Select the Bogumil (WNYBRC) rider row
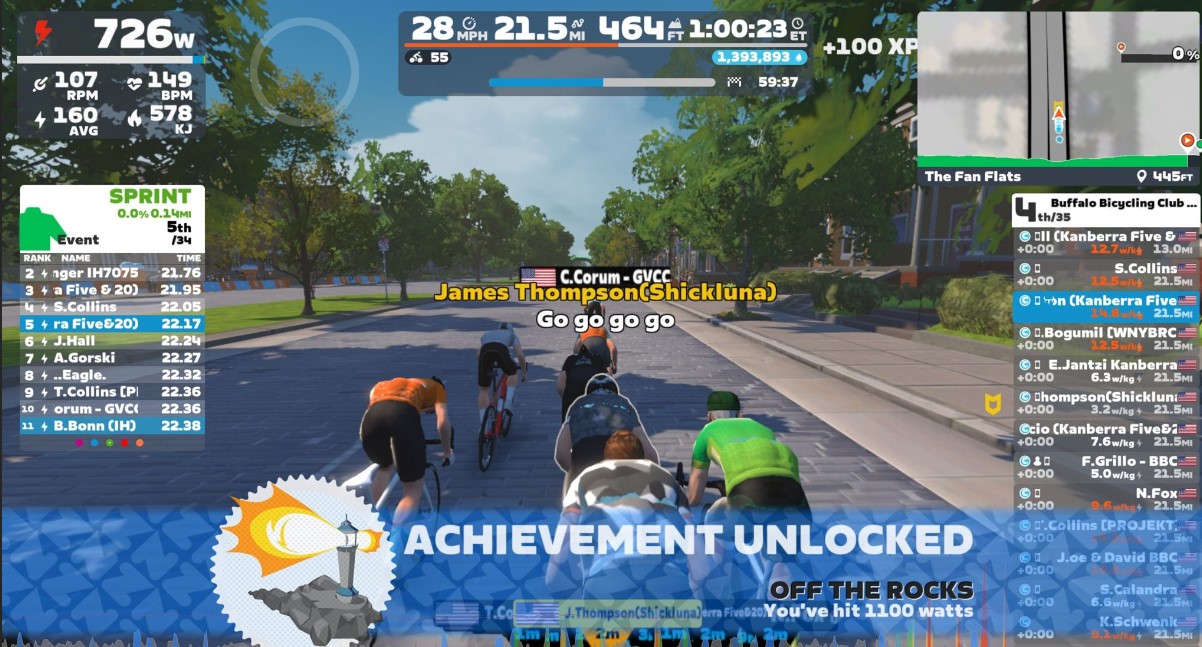Image resolution: width=1202 pixels, height=647 pixels. pos(1106,339)
